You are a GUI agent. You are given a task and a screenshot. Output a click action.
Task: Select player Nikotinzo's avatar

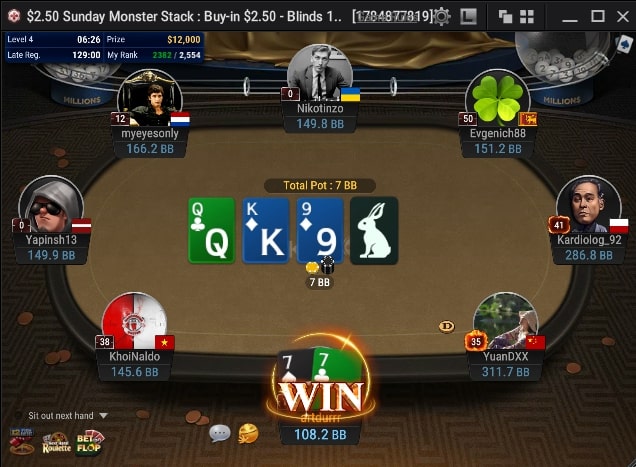click(x=319, y=70)
